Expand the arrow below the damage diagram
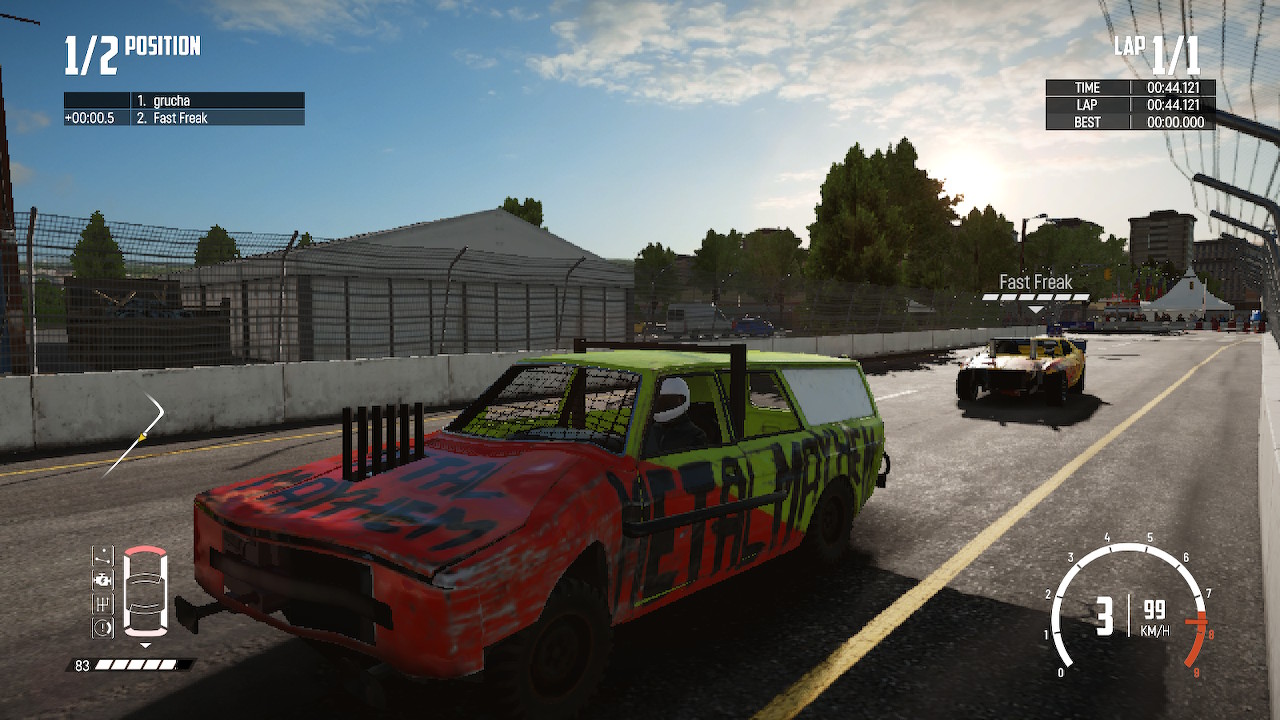1280x720 pixels. 145,644
